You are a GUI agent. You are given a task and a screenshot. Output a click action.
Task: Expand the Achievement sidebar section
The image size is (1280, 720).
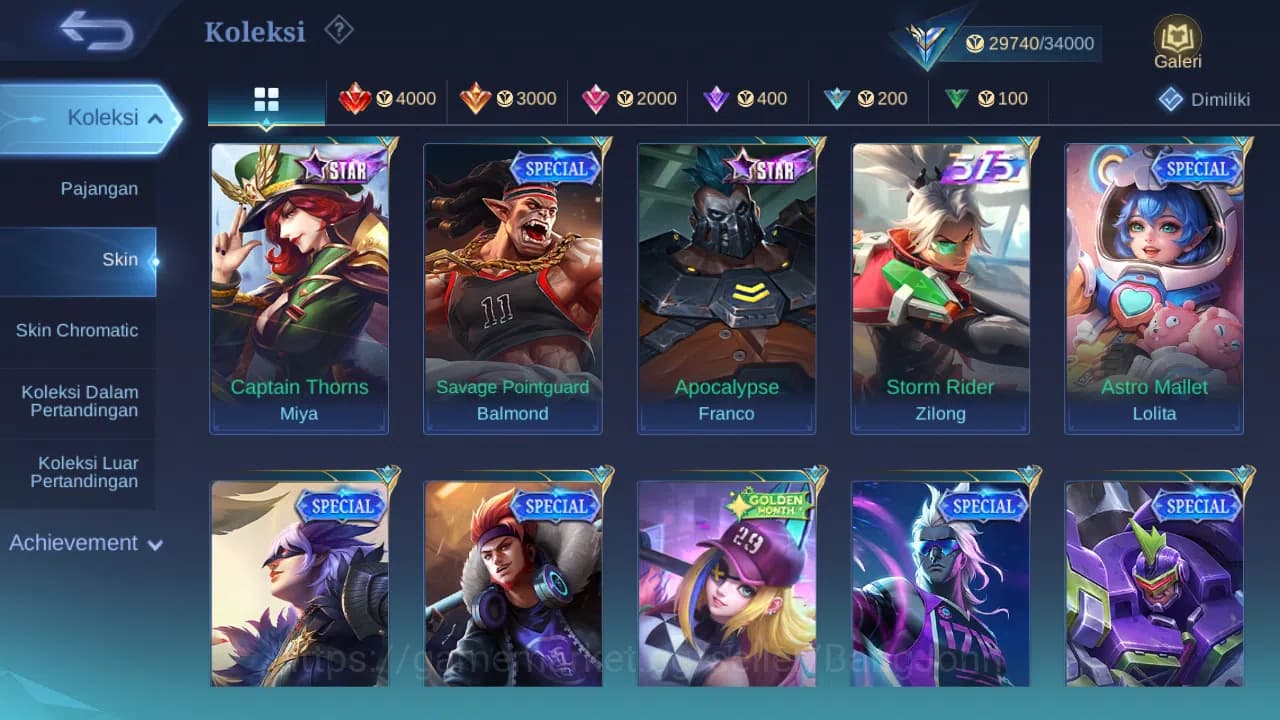coord(85,543)
